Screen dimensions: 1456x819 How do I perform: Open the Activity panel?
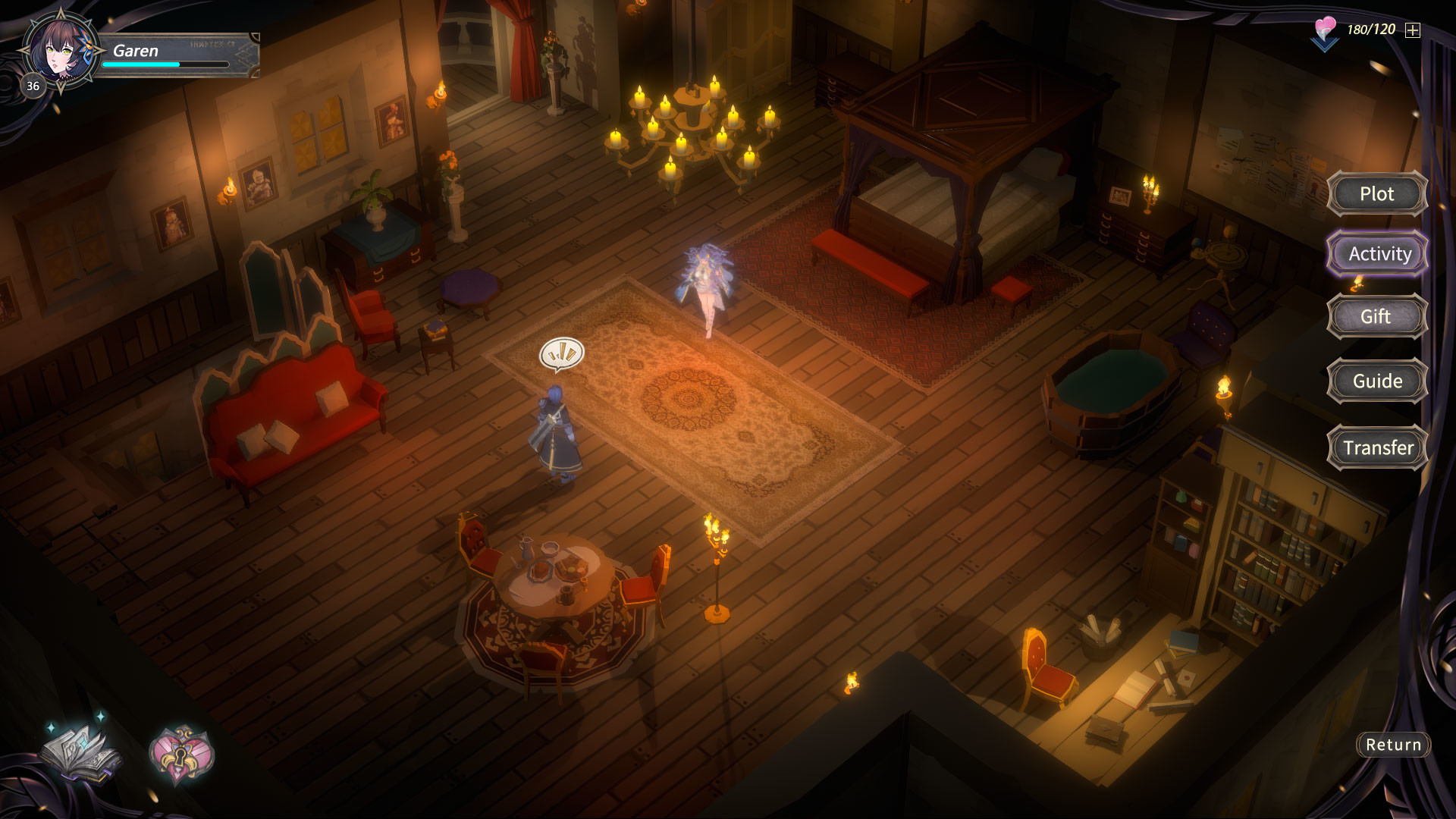tap(1377, 253)
